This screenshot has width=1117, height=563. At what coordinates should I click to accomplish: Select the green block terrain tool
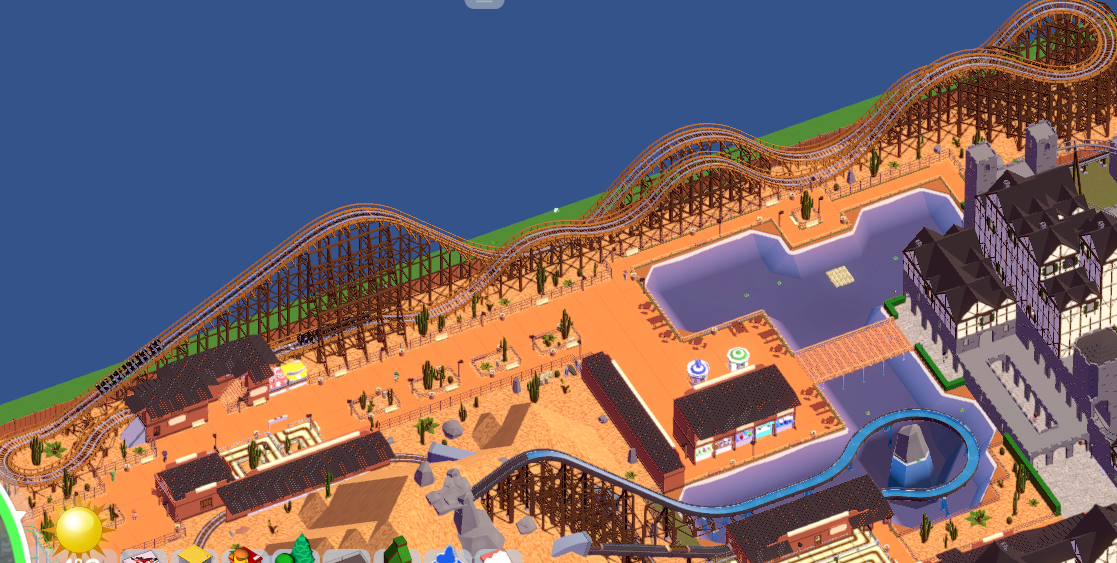click(x=398, y=553)
